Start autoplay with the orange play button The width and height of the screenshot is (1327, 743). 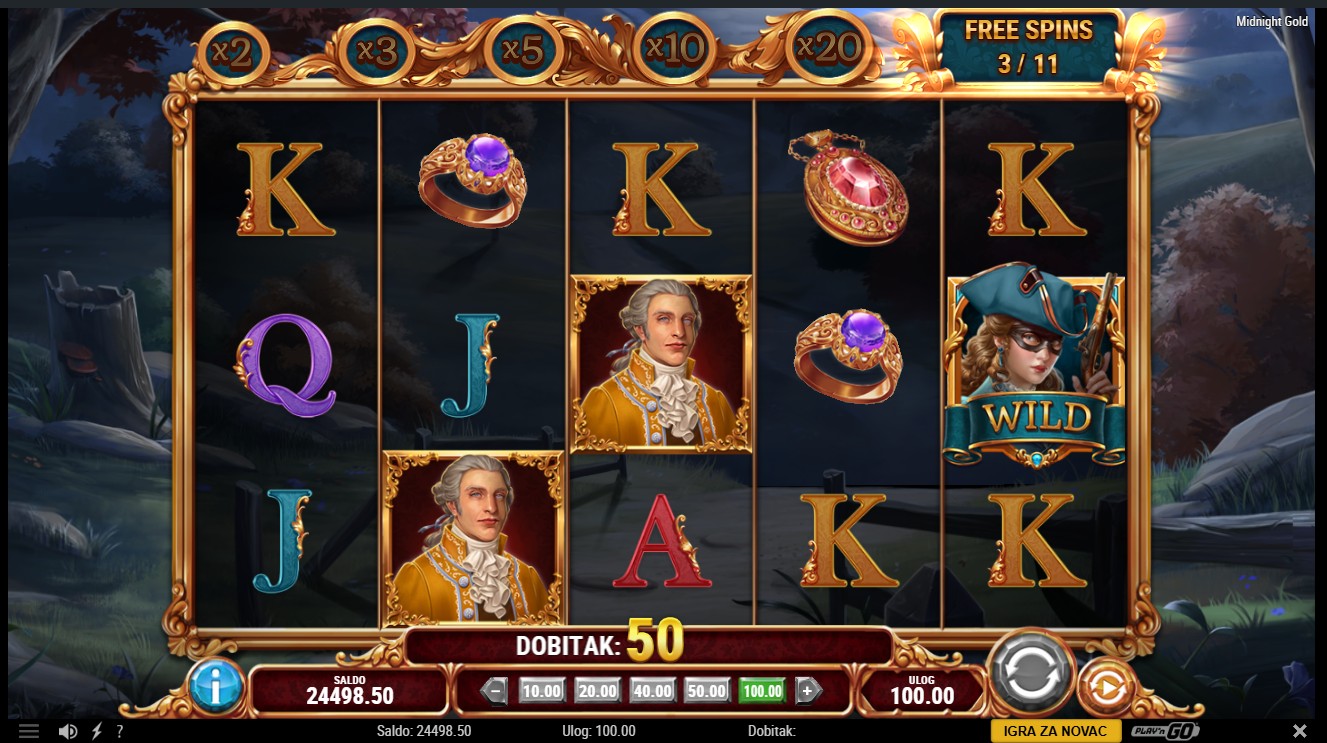[1106, 687]
